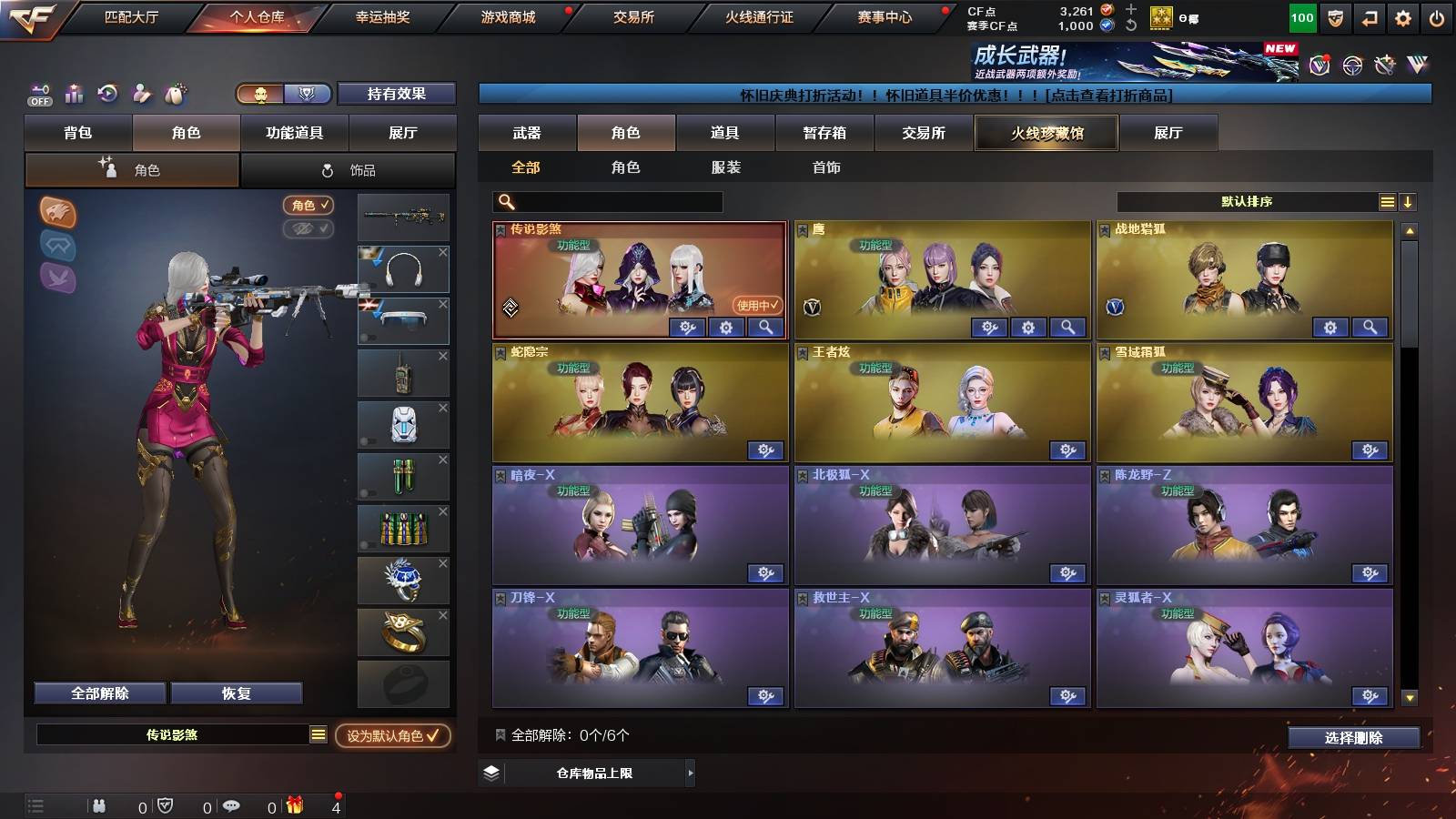Select the bar-chart stats icon above the inventory

pyautogui.click(x=74, y=93)
